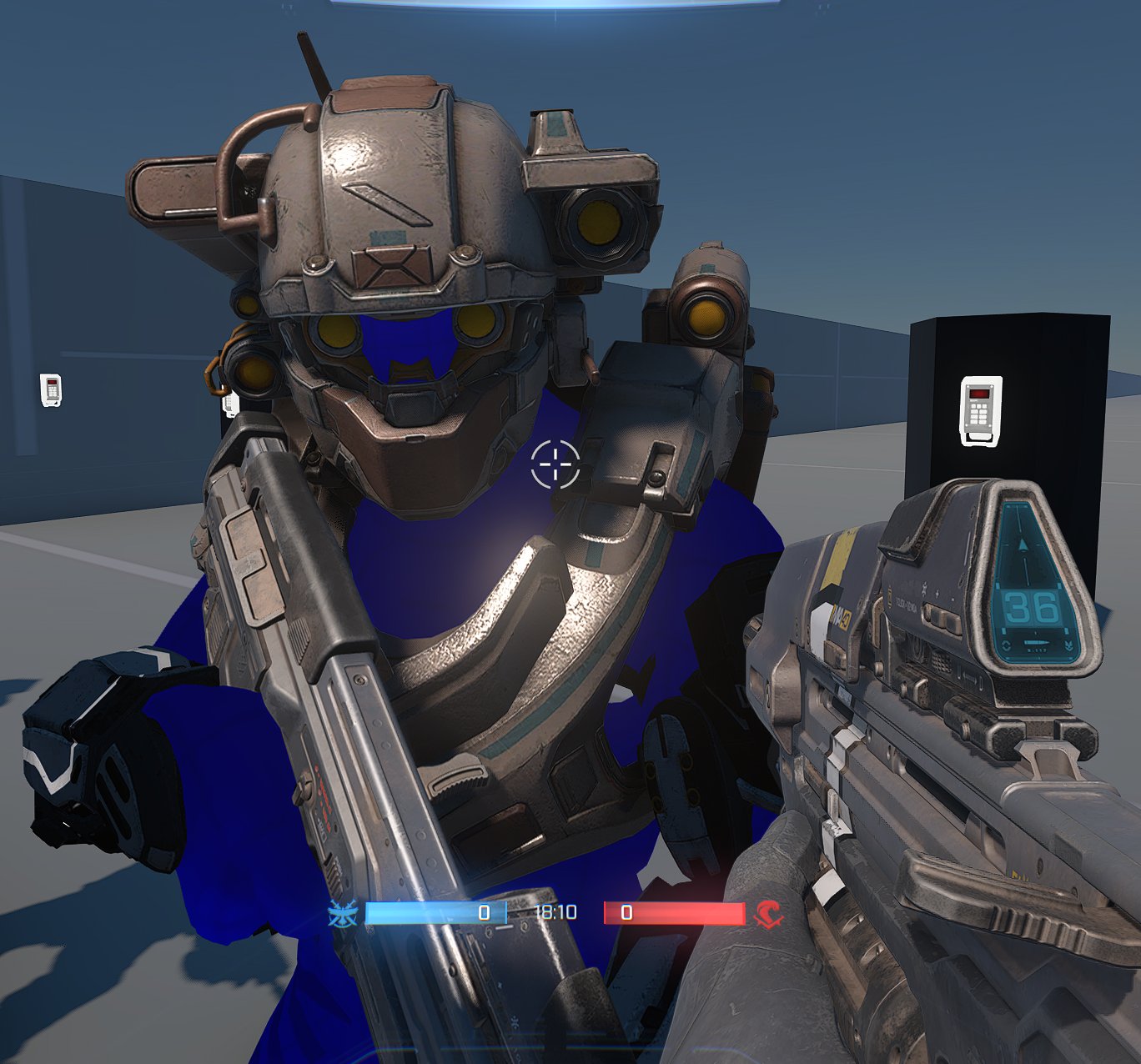Click the center crosshair reticle

coord(554,466)
